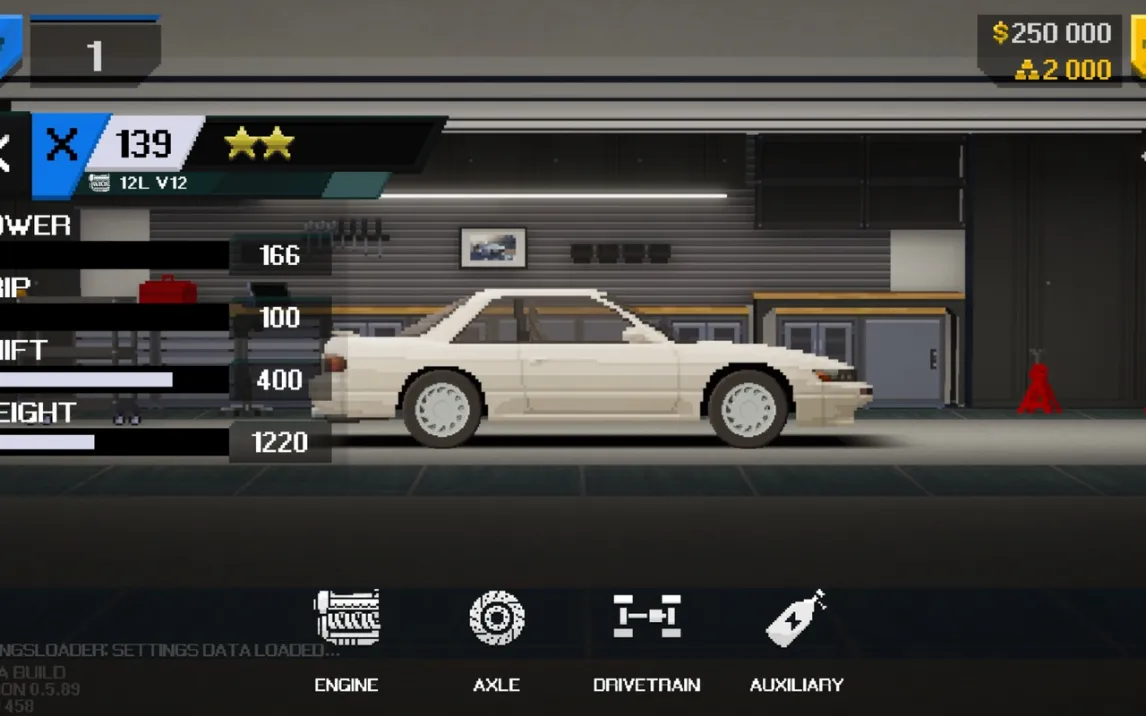1146x716 pixels.
Task: Open the Engine upgrade category
Action: 347,637
